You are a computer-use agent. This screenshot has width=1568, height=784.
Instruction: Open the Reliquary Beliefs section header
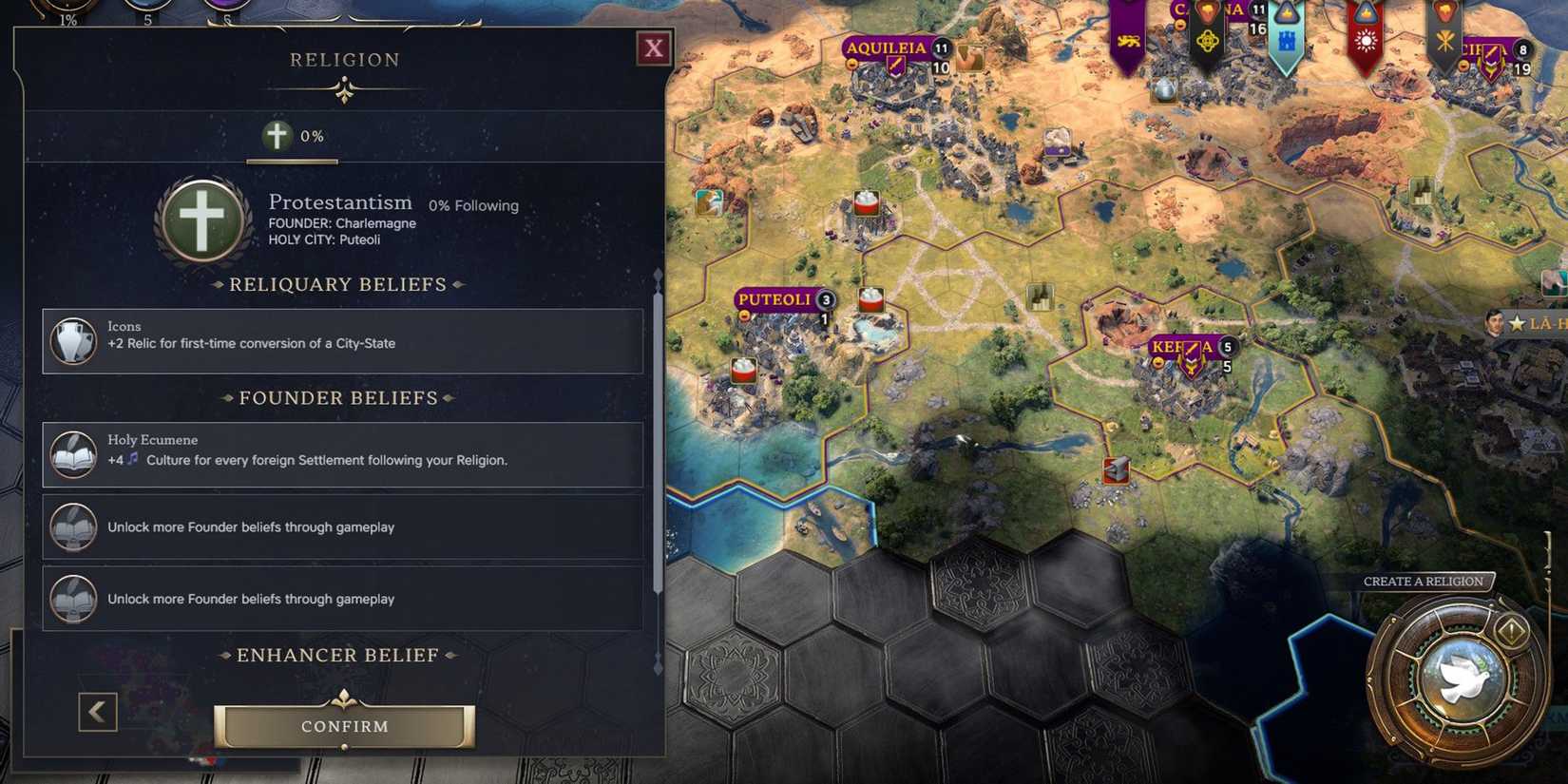click(x=339, y=284)
